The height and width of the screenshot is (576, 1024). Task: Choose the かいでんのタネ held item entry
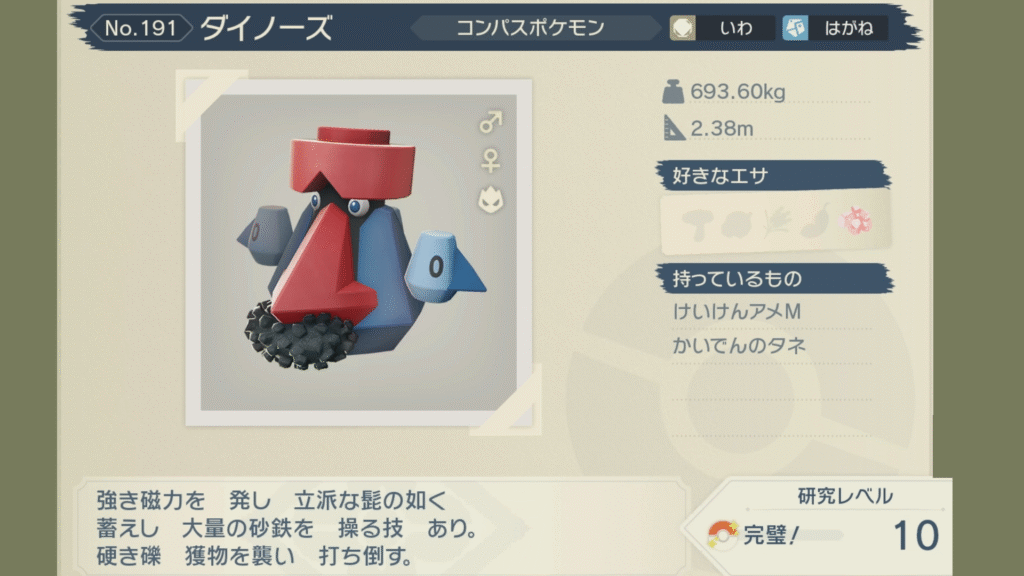pyautogui.click(x=740, y=346)
